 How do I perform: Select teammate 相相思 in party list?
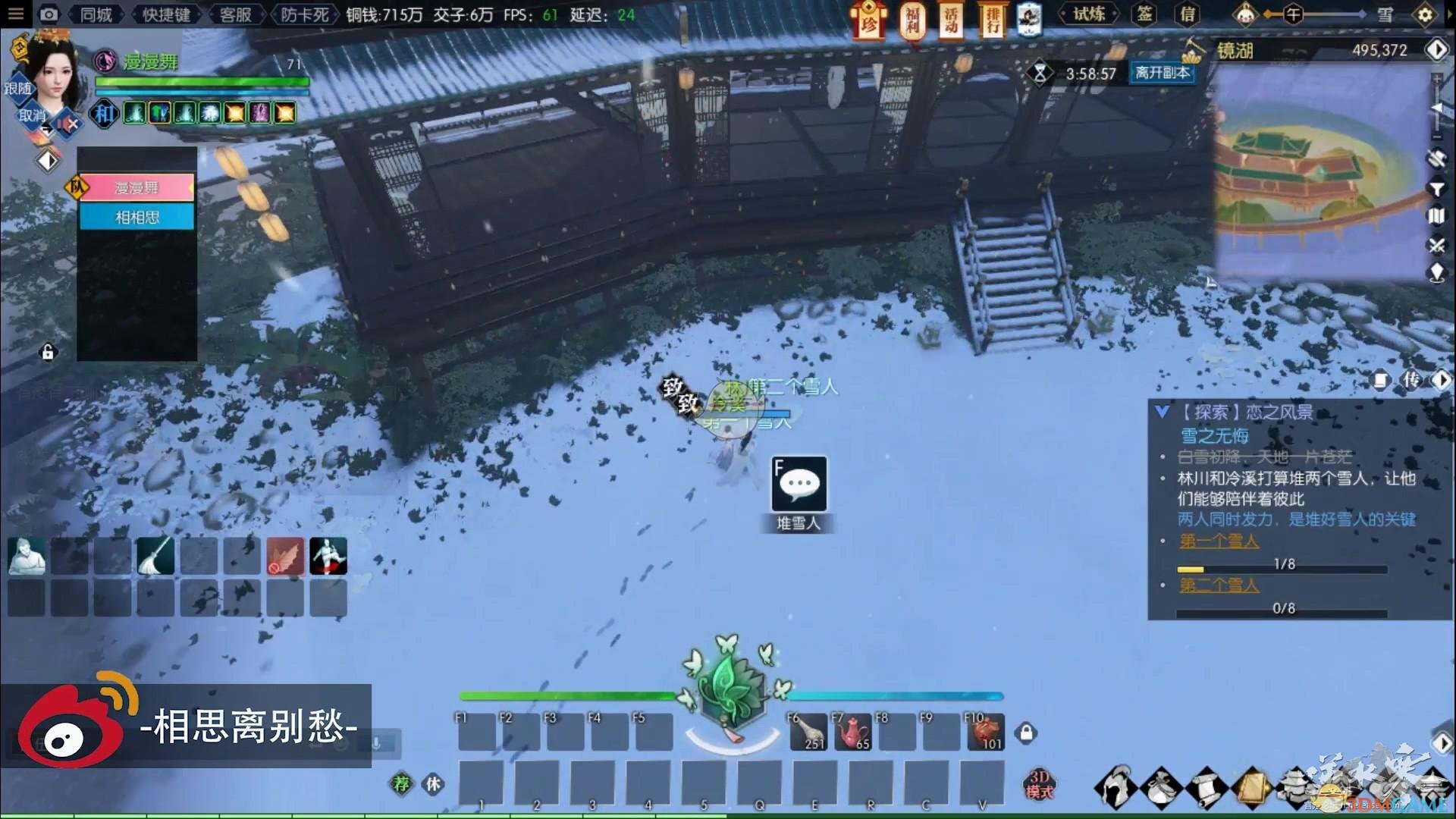137,218
